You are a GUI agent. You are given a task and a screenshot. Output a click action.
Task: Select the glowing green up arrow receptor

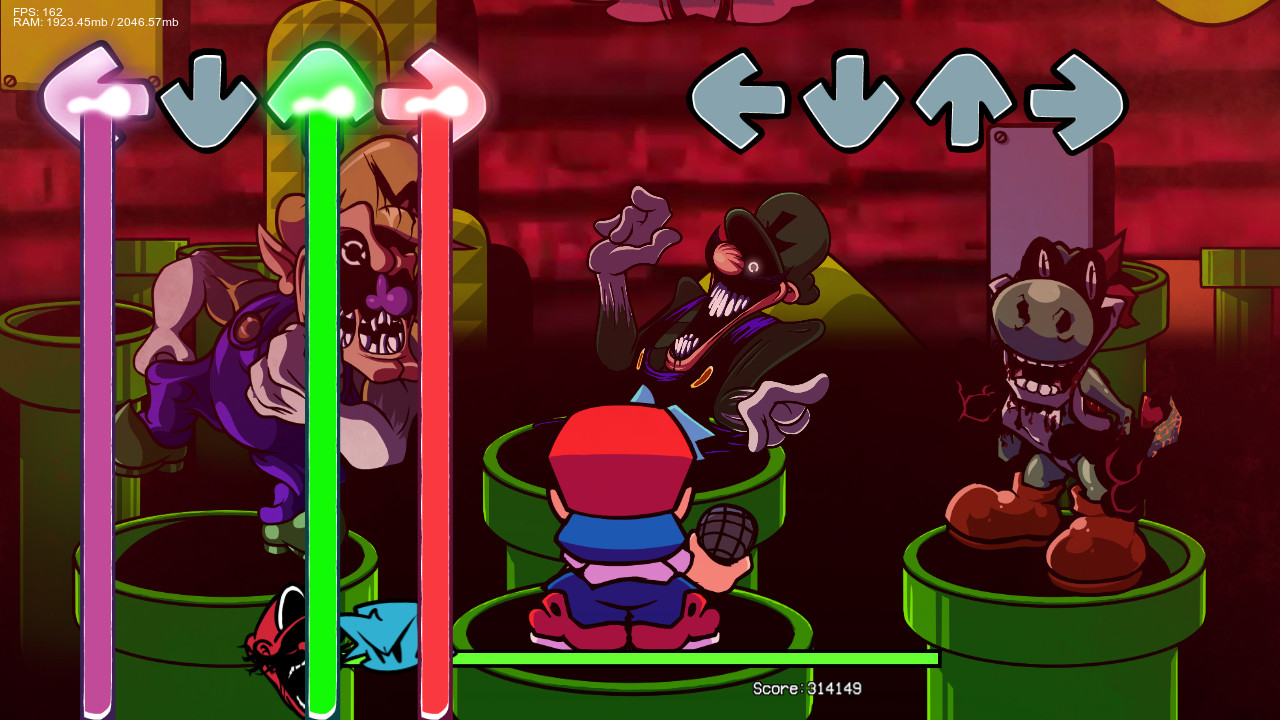tap(322, 90)
